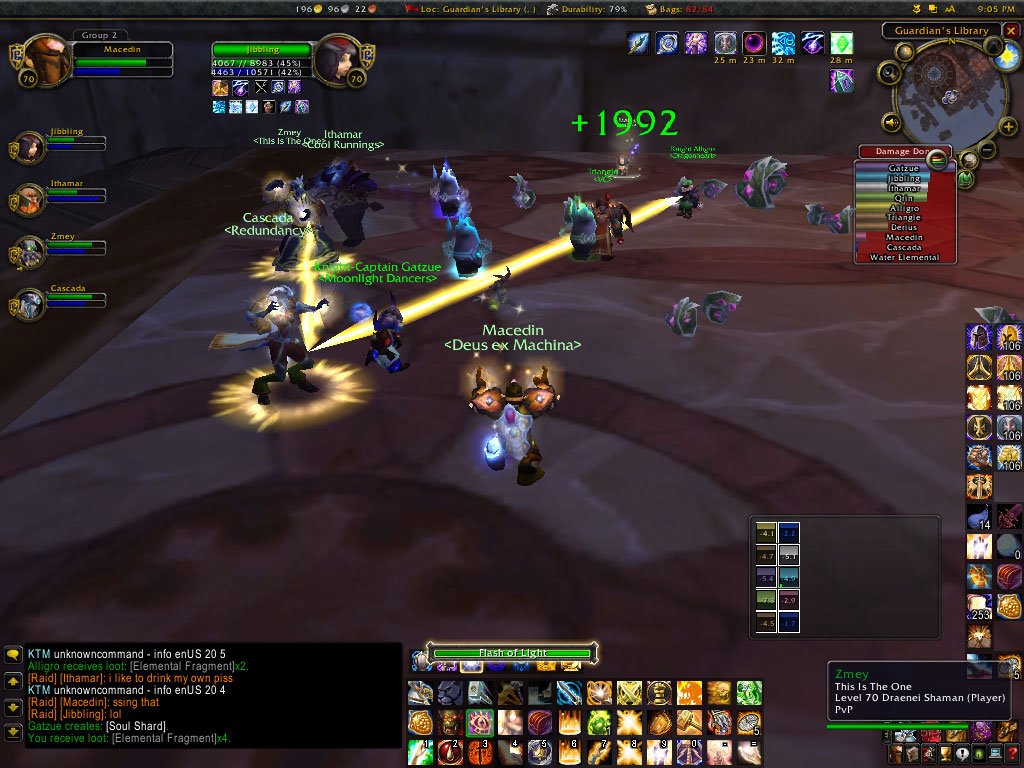Click the 28 minute green crystal buff

pyautogui.click(x=842, y=44)
